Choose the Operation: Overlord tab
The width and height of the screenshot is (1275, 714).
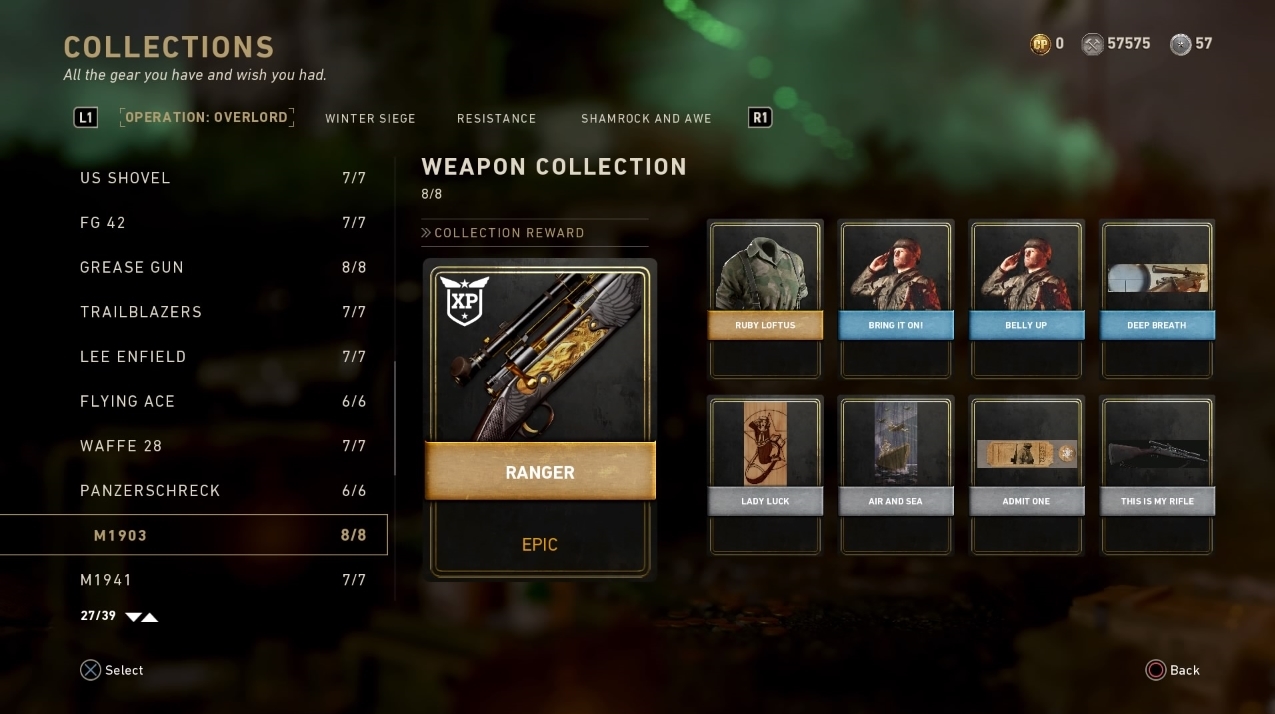click(207, 117)
